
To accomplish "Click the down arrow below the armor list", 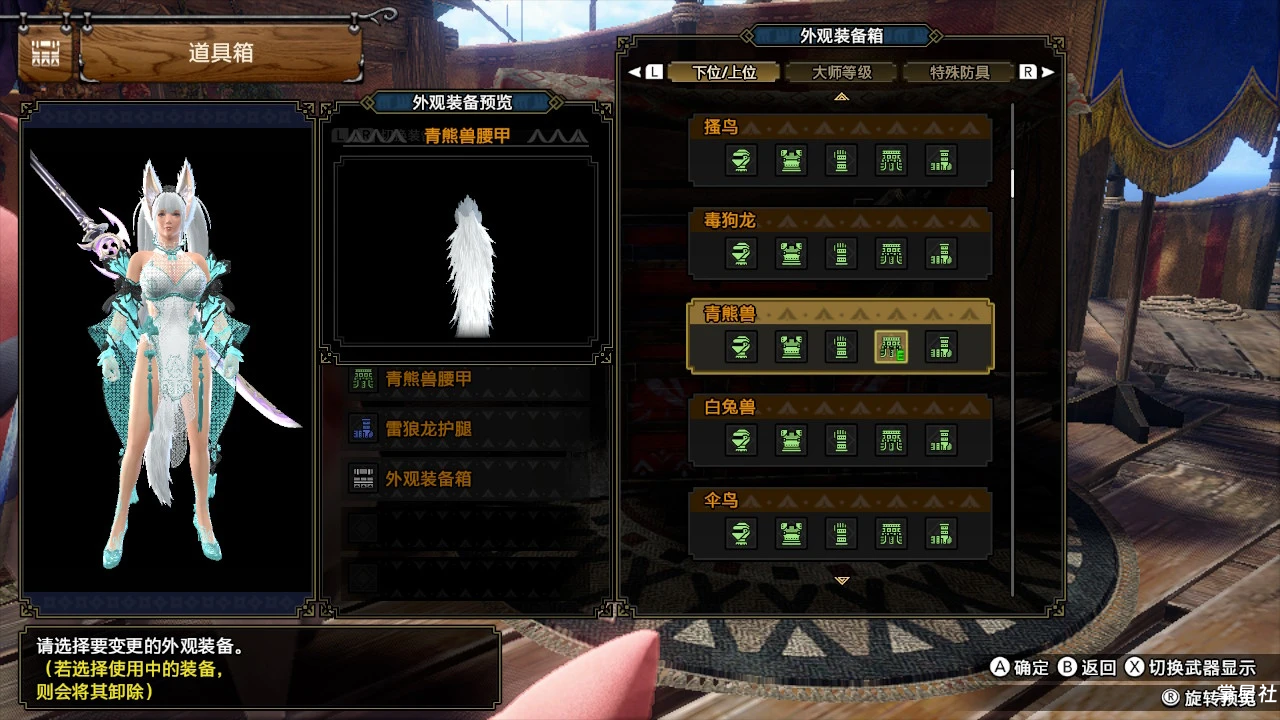I will click(x=842, y=580).
